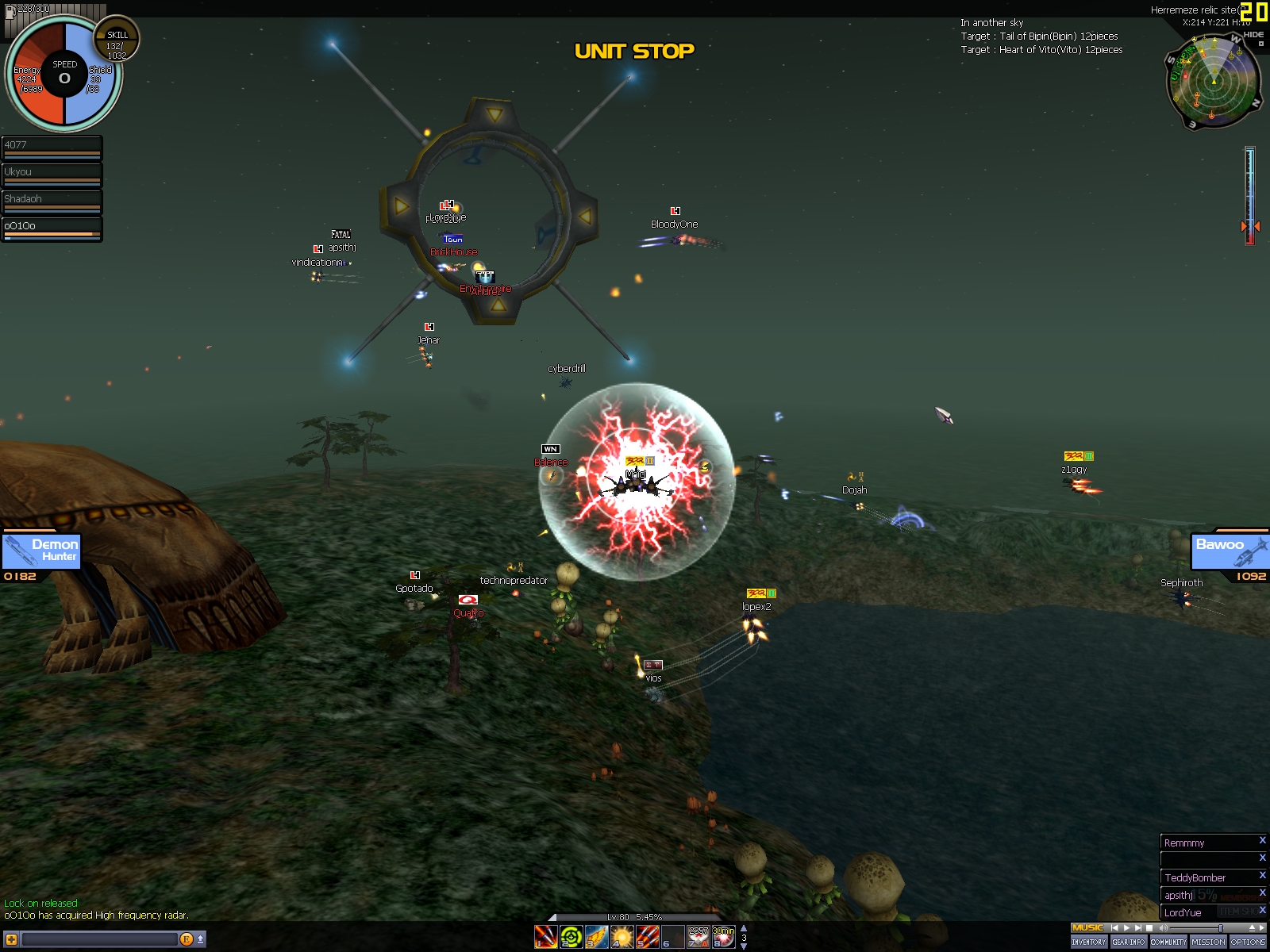Select the TeddyBomber whisper tab

point(1205,877)
